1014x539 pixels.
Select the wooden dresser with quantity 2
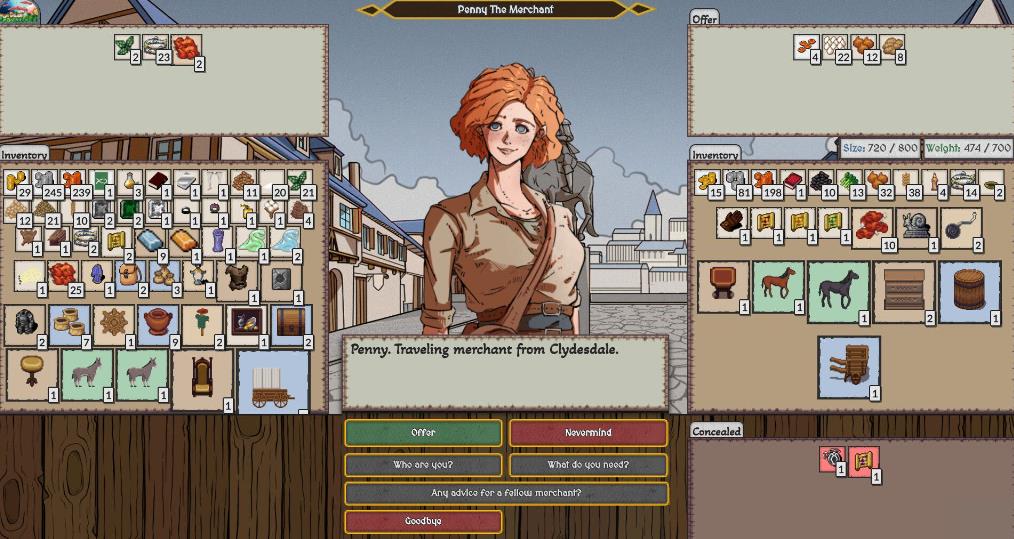click(903, 290)
